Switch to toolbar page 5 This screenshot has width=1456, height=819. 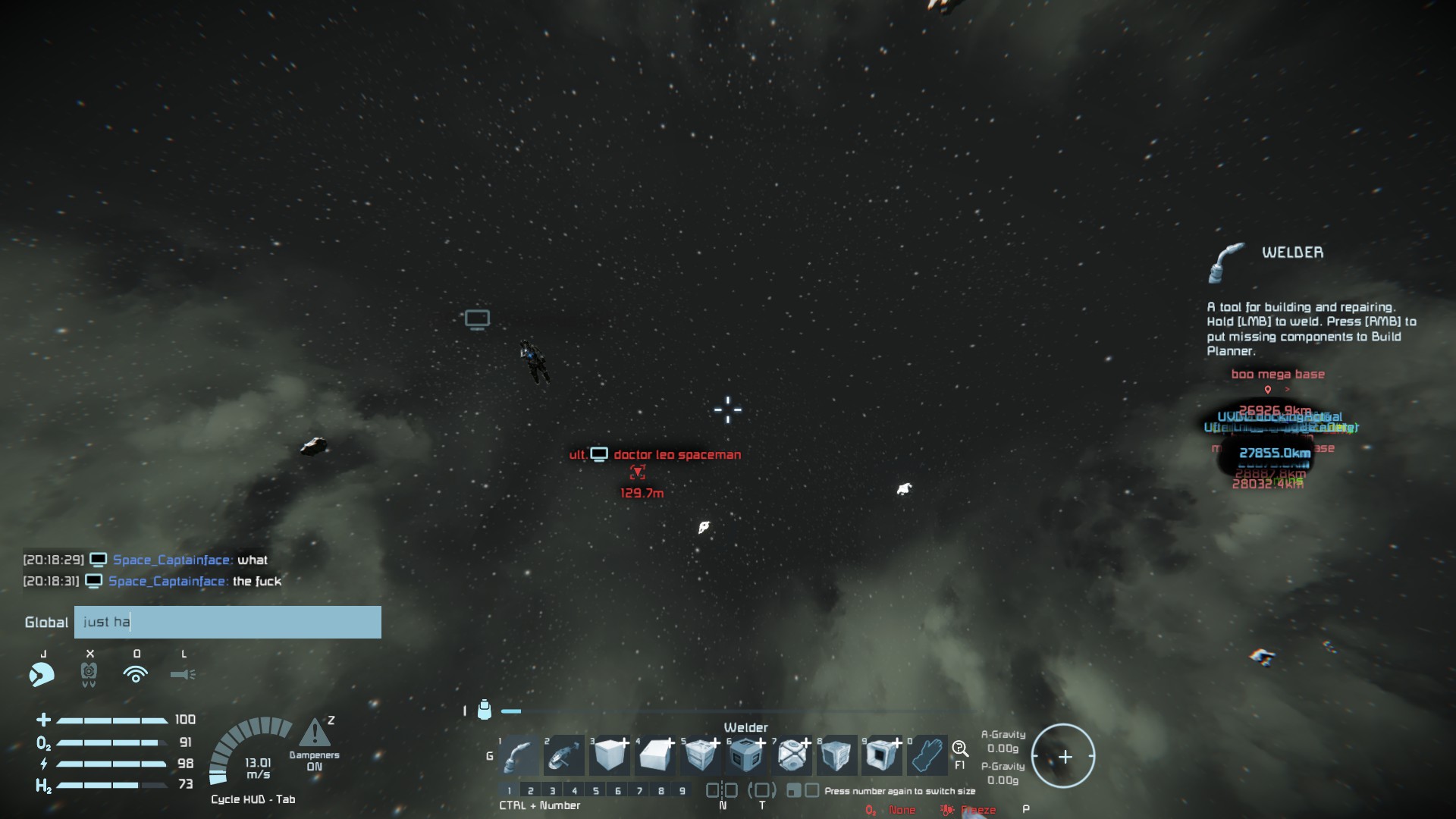pyautogui.click(x=596, y=791)
